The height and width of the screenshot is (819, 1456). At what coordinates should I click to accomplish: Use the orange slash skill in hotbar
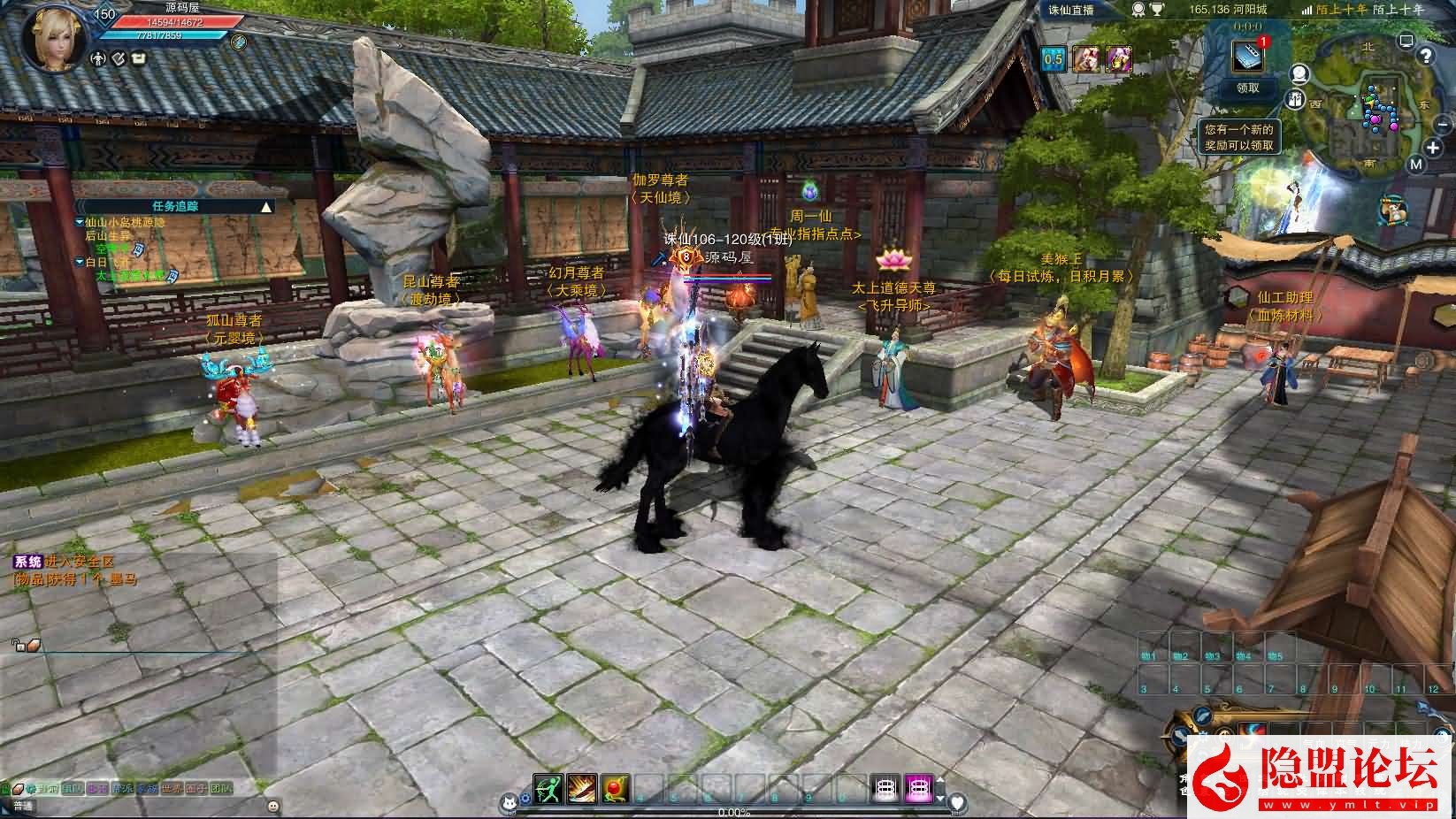click(x=582, y=788)
